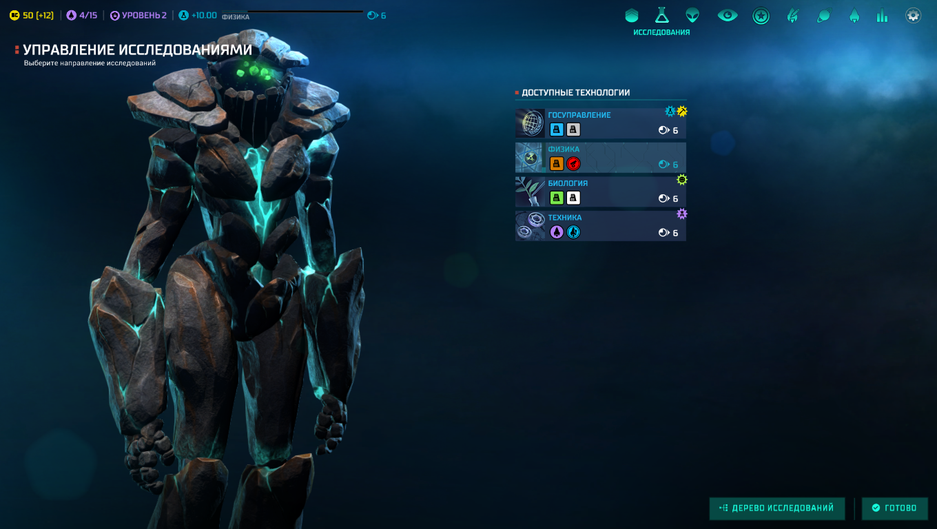Click the purple rocket icon under Техника
The image size is (937, 529).
pos(557,232)
